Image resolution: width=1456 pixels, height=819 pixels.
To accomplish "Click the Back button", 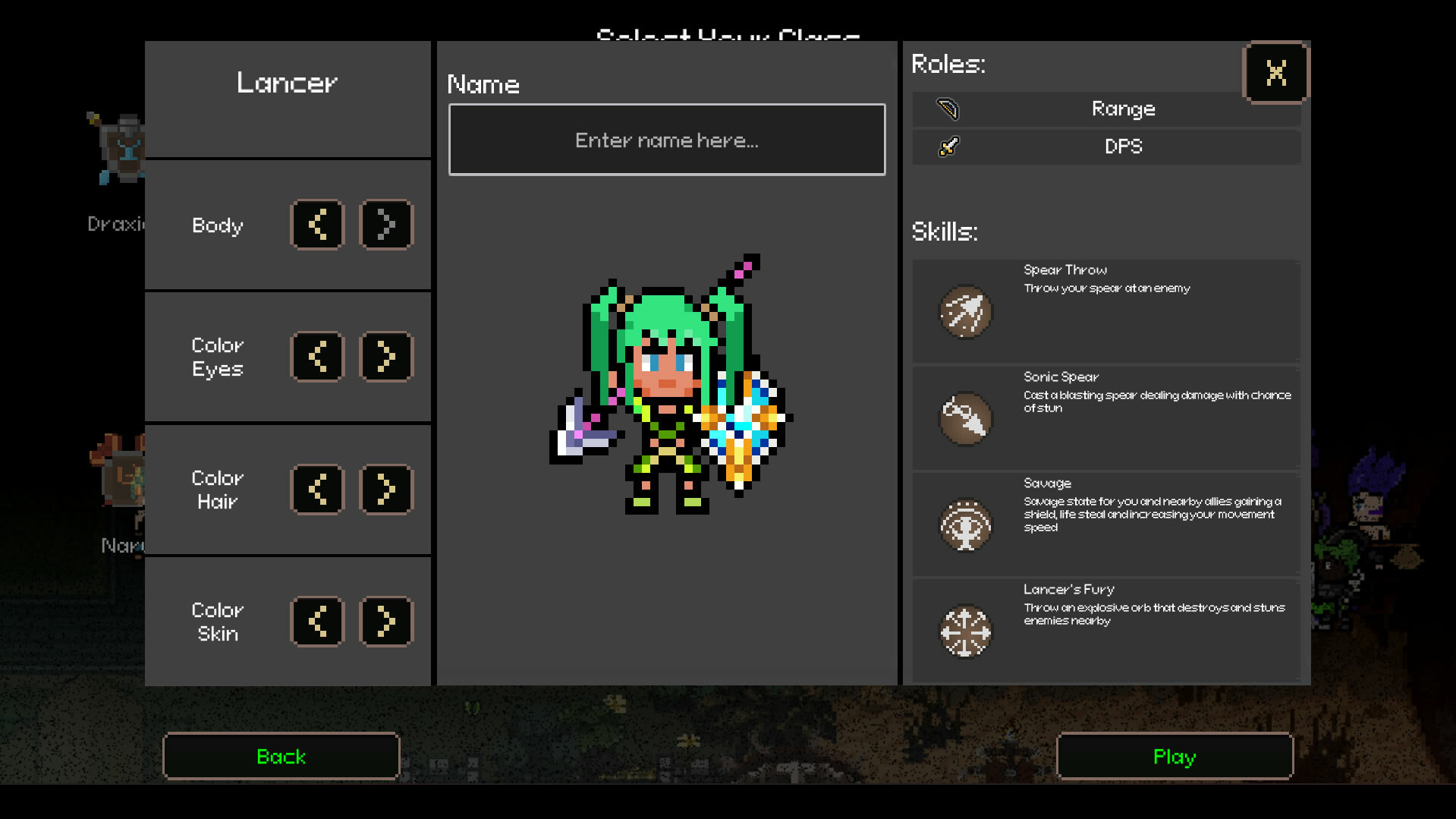I will [280, 755].
